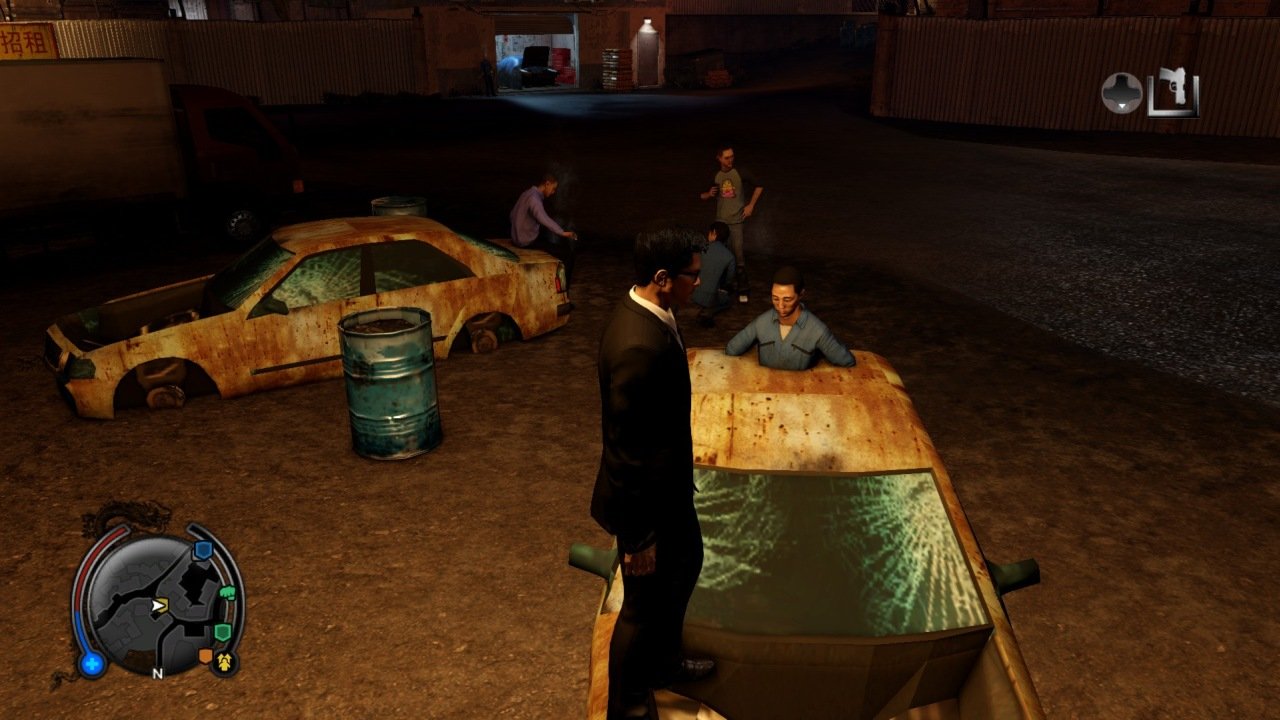Choose the green shield minimap marker
The image size is (1280, 720).
[x=222, y=632]
